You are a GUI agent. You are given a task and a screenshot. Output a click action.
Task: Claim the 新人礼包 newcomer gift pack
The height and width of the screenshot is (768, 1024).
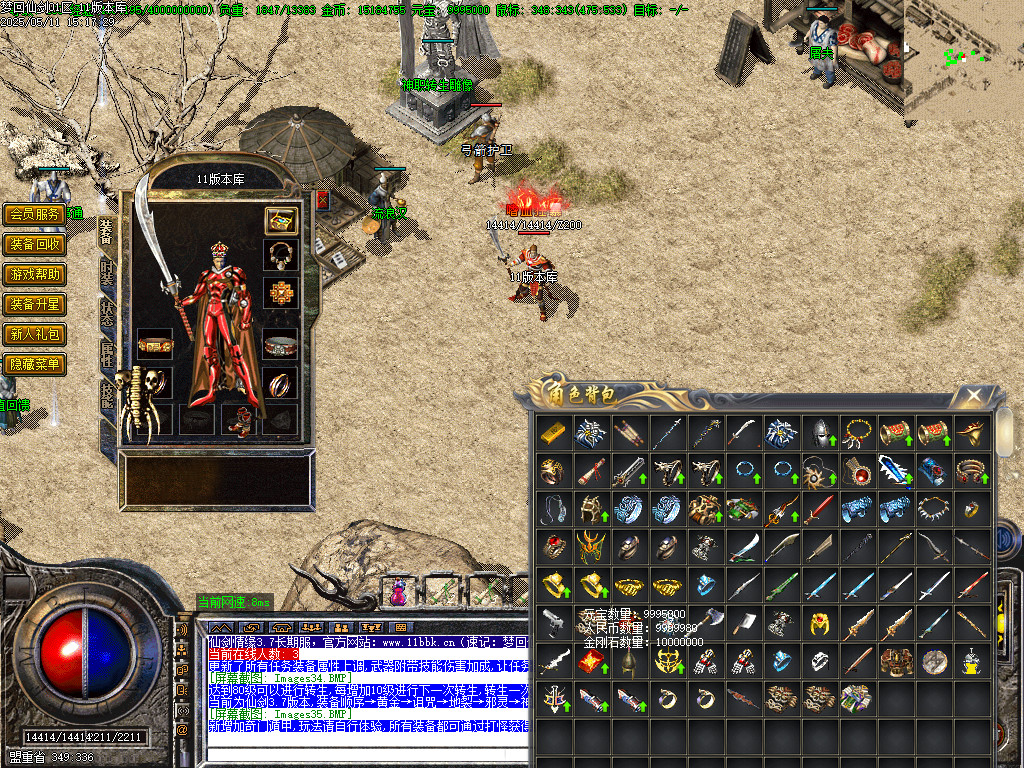pyautogui.click(x=34, y=334)
